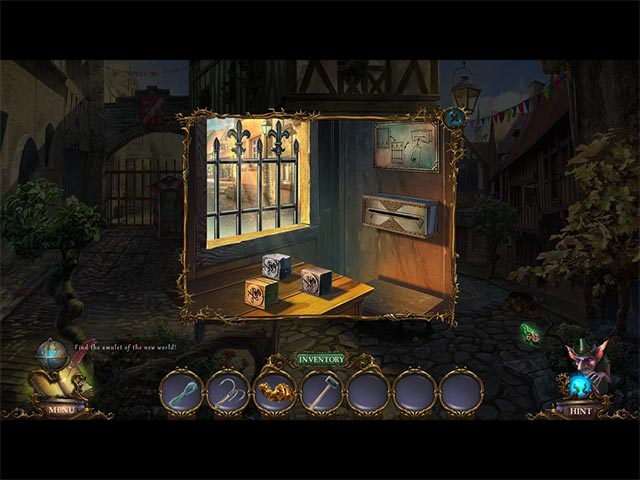Close the zoomed puzzle window
Image resolution: width=640 pixels, height=480 pixels.
click(456, 118)
